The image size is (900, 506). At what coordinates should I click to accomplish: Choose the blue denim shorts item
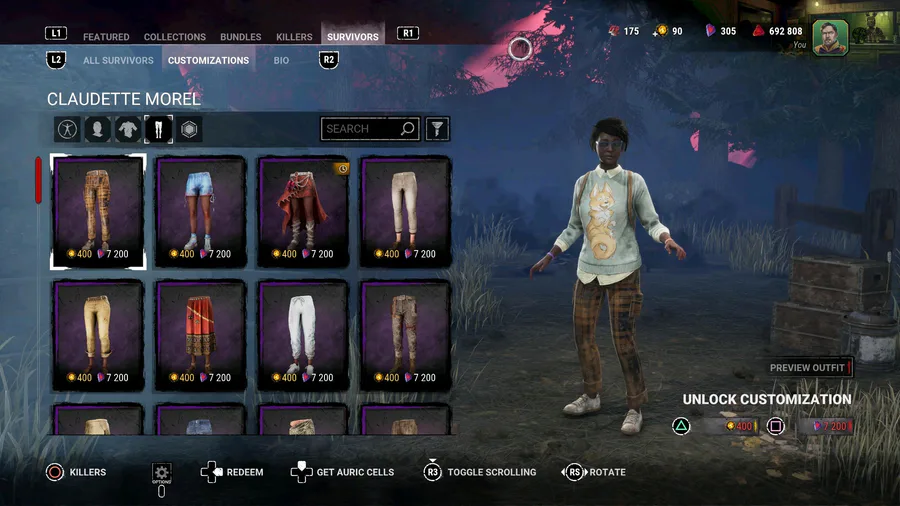pyautogui.click(x=200, y=212)
